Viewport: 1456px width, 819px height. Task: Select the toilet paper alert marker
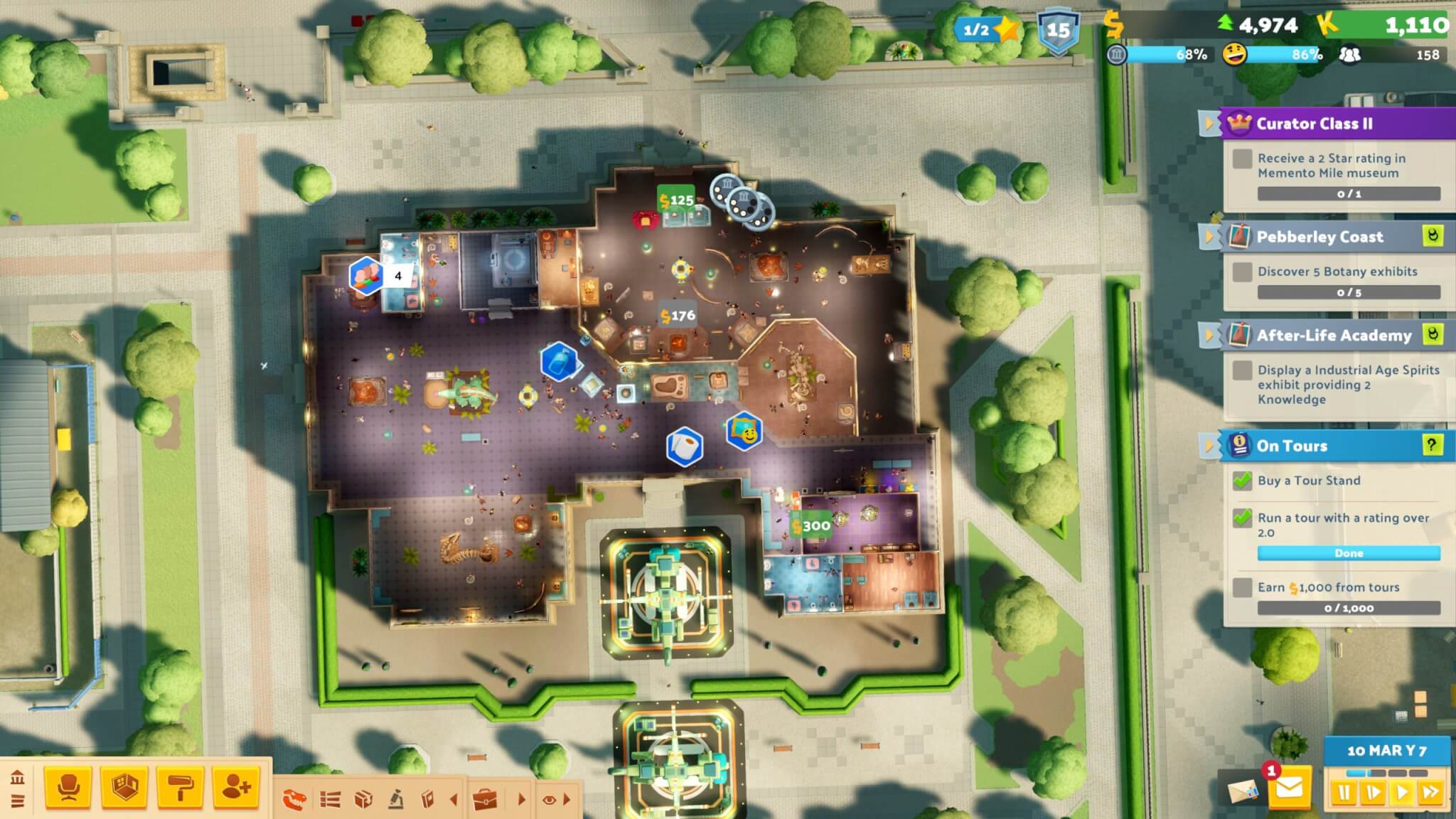[x=685, y=446]
